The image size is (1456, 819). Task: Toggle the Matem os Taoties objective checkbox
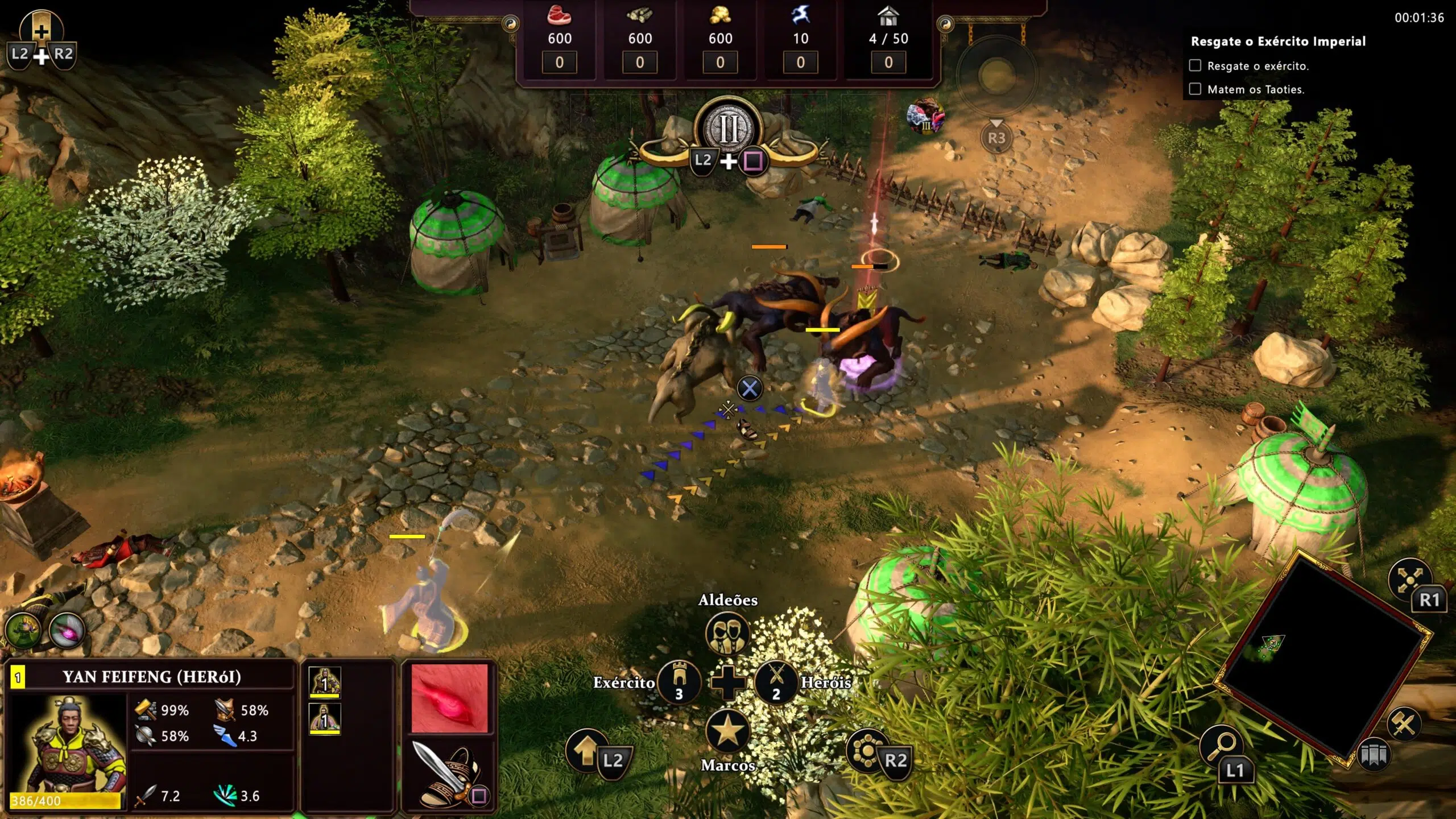(1195, 89)
